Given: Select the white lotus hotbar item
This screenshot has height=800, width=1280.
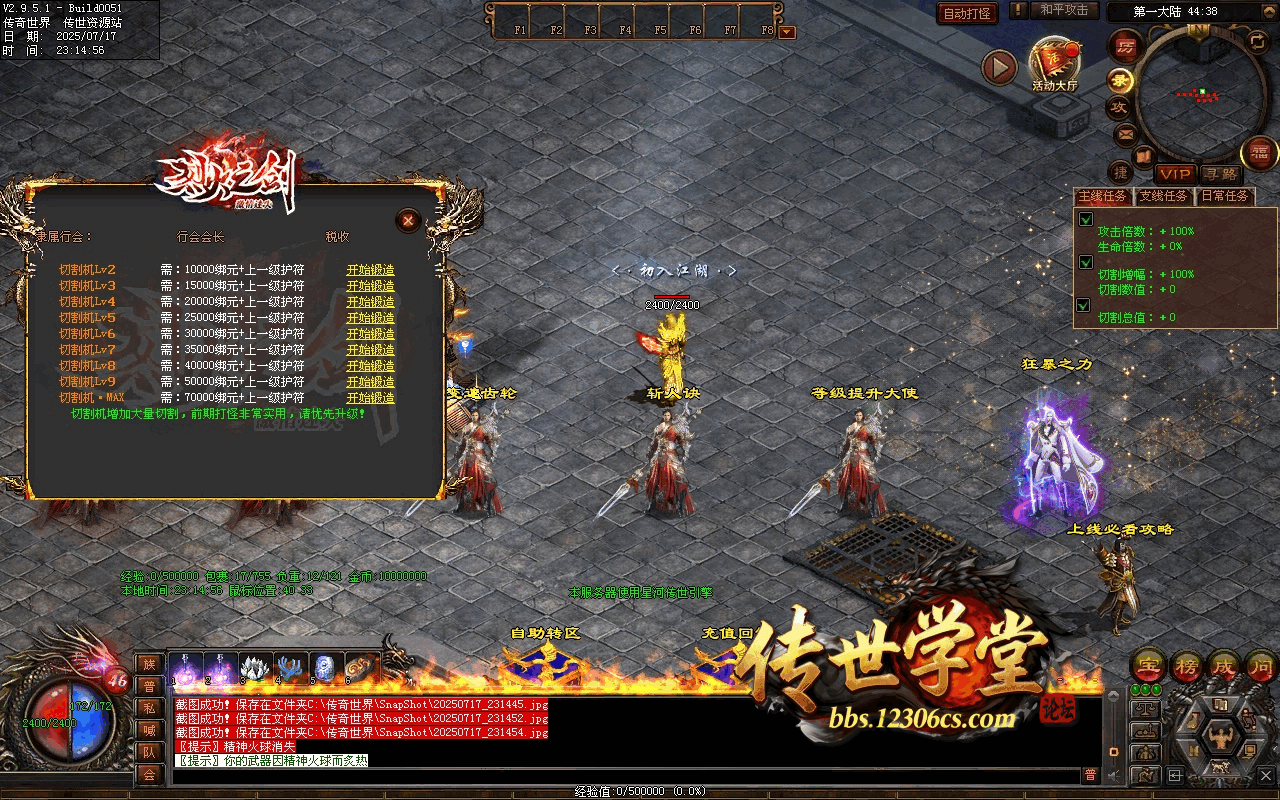Looking at the screenshot, I should pos(256,667).
